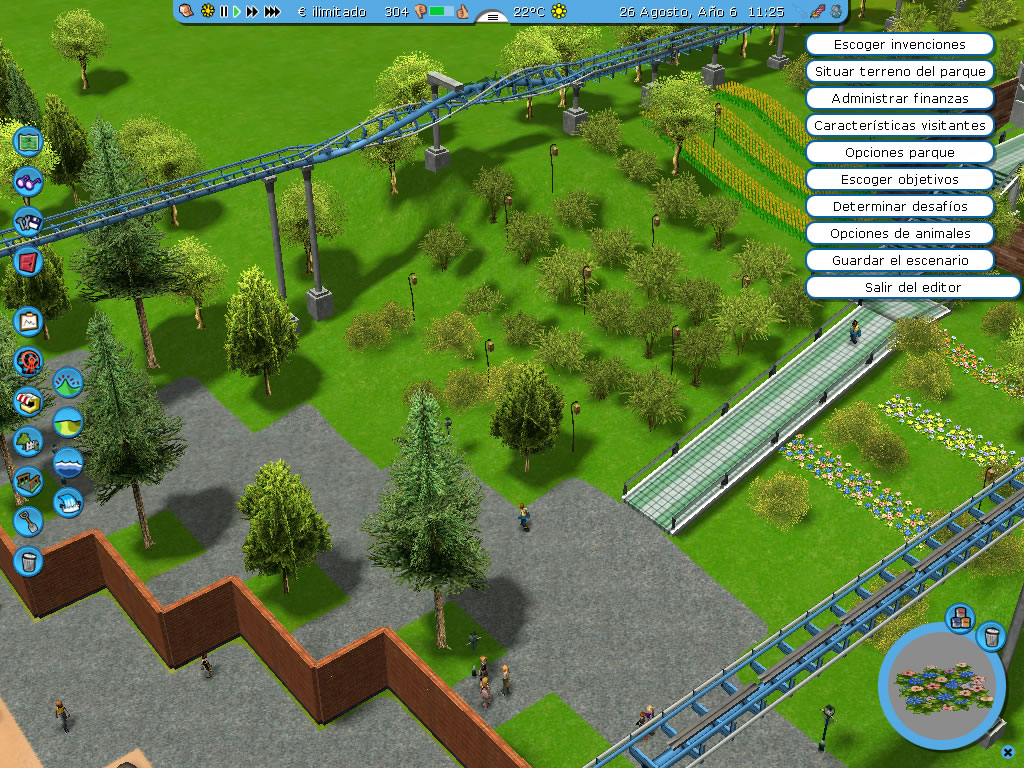
Task: Open Determinar desafíos
Action: click(x=899, y=207)
